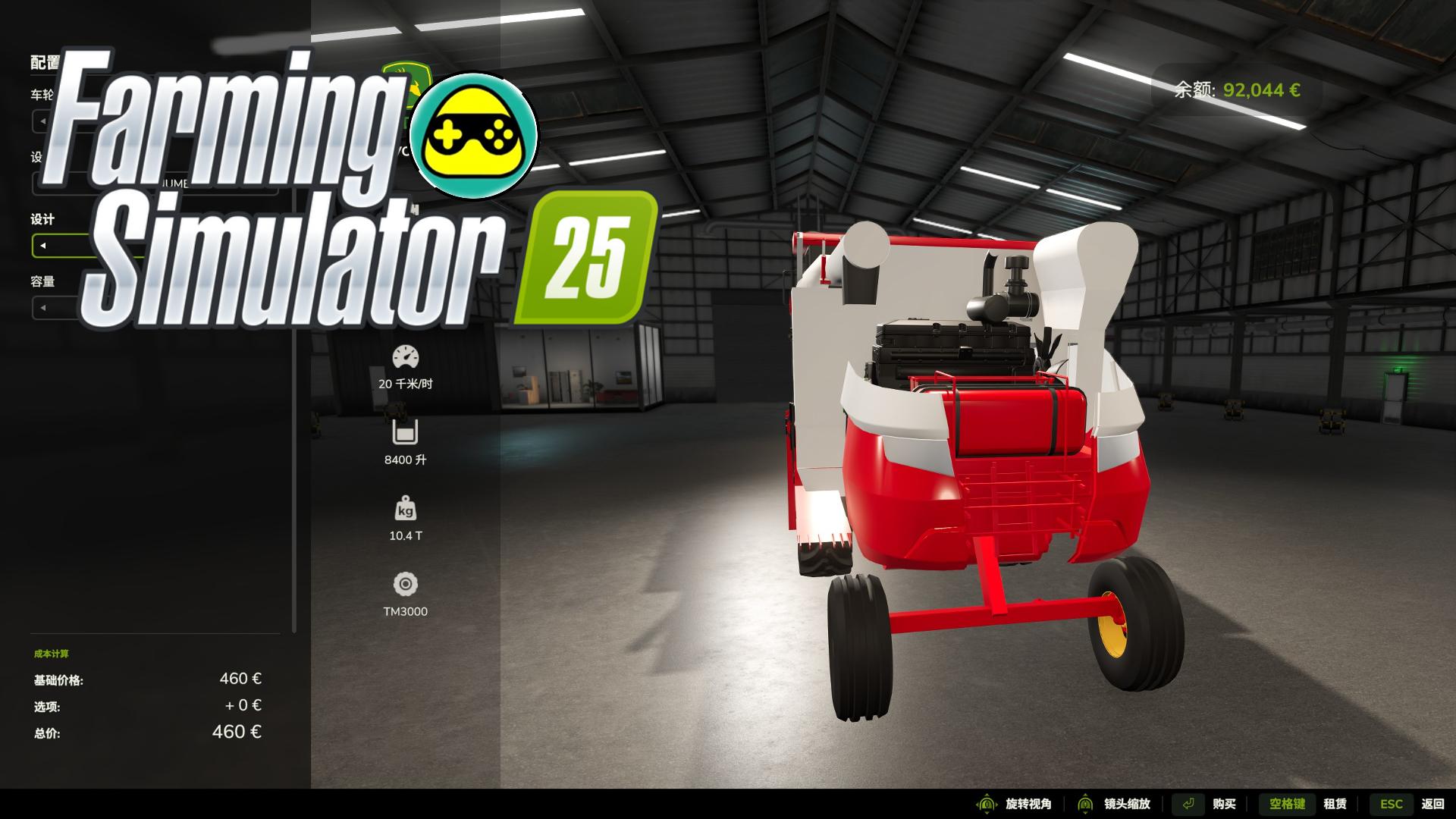The height and width of the screenshot is (819, 1456).
Task: Select previous 设计 (Design) option arrow
Action: 43,246
